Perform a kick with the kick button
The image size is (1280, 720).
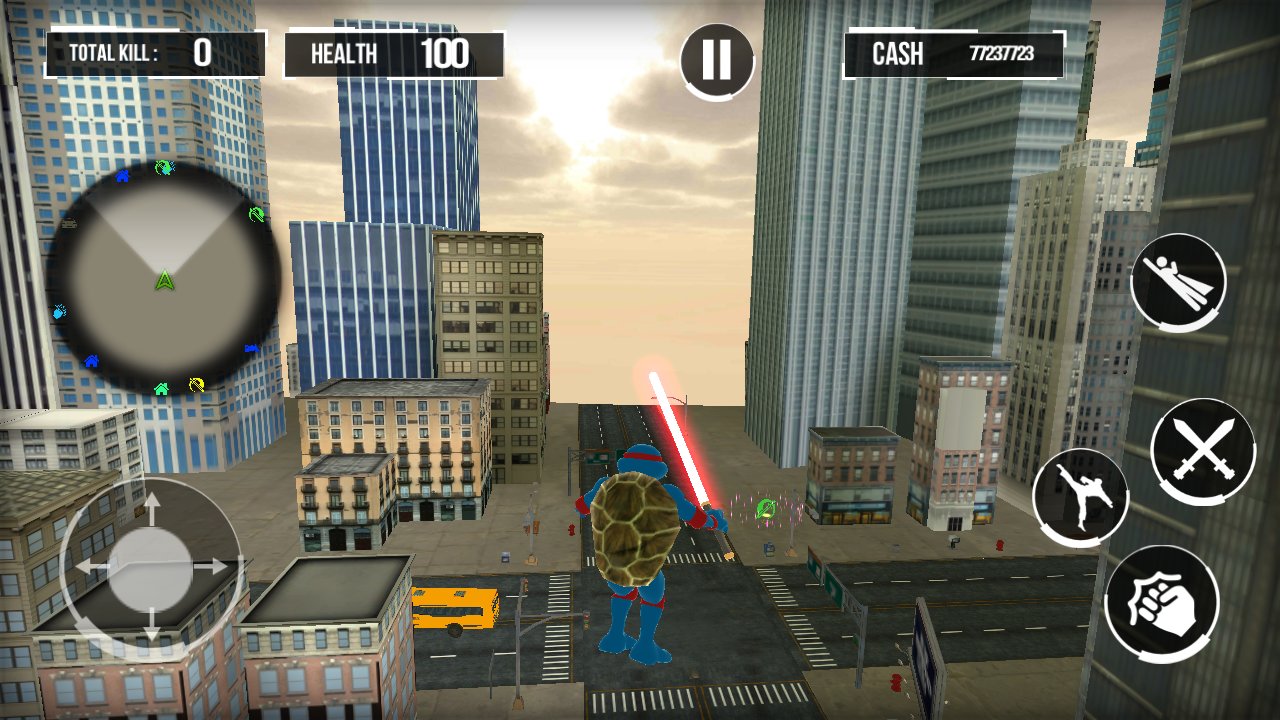[1080, 496]
